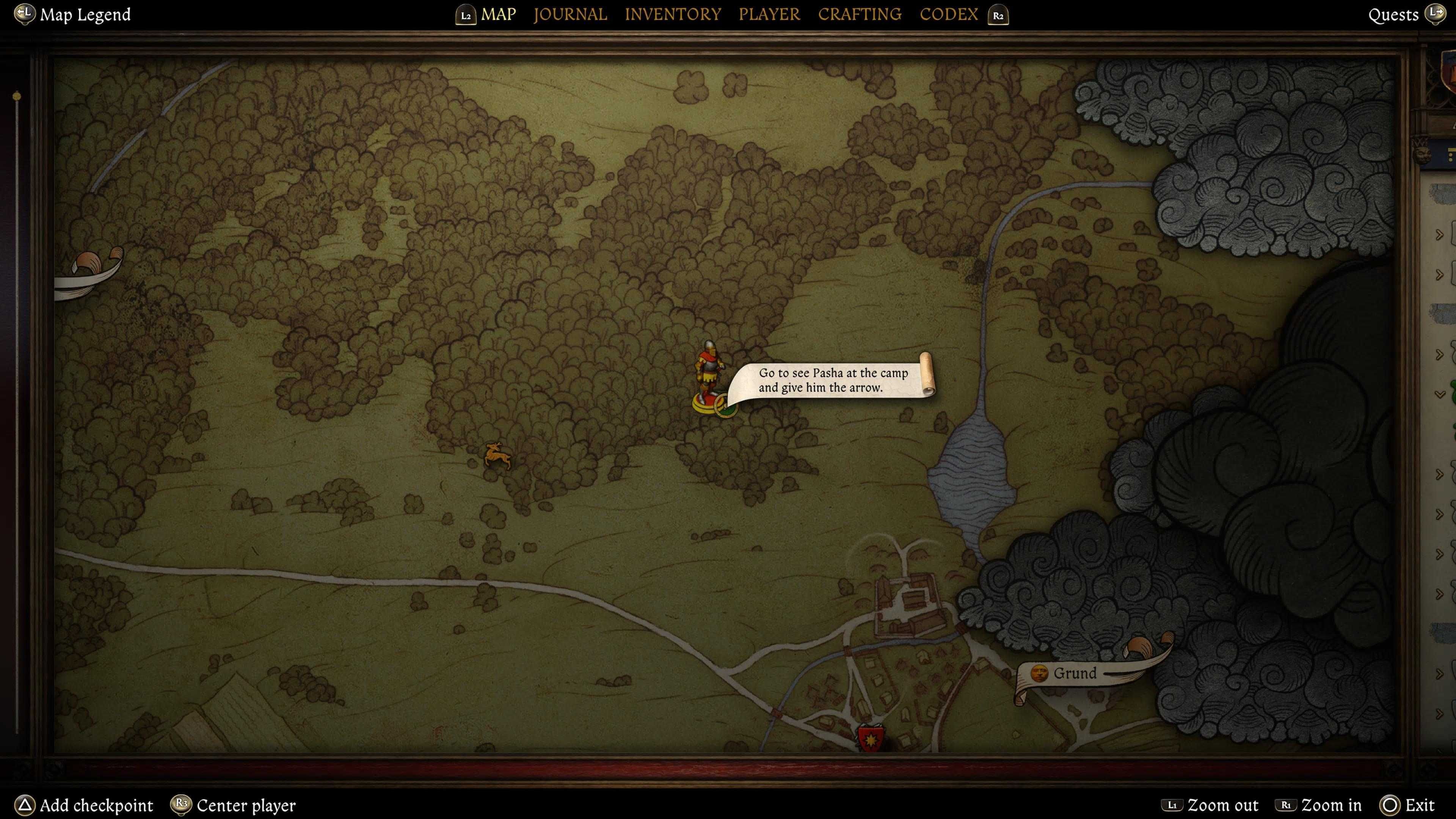Viewport: 1456px width, 819px height.
Task: Go to the Player tab
Action: point(769,14)
